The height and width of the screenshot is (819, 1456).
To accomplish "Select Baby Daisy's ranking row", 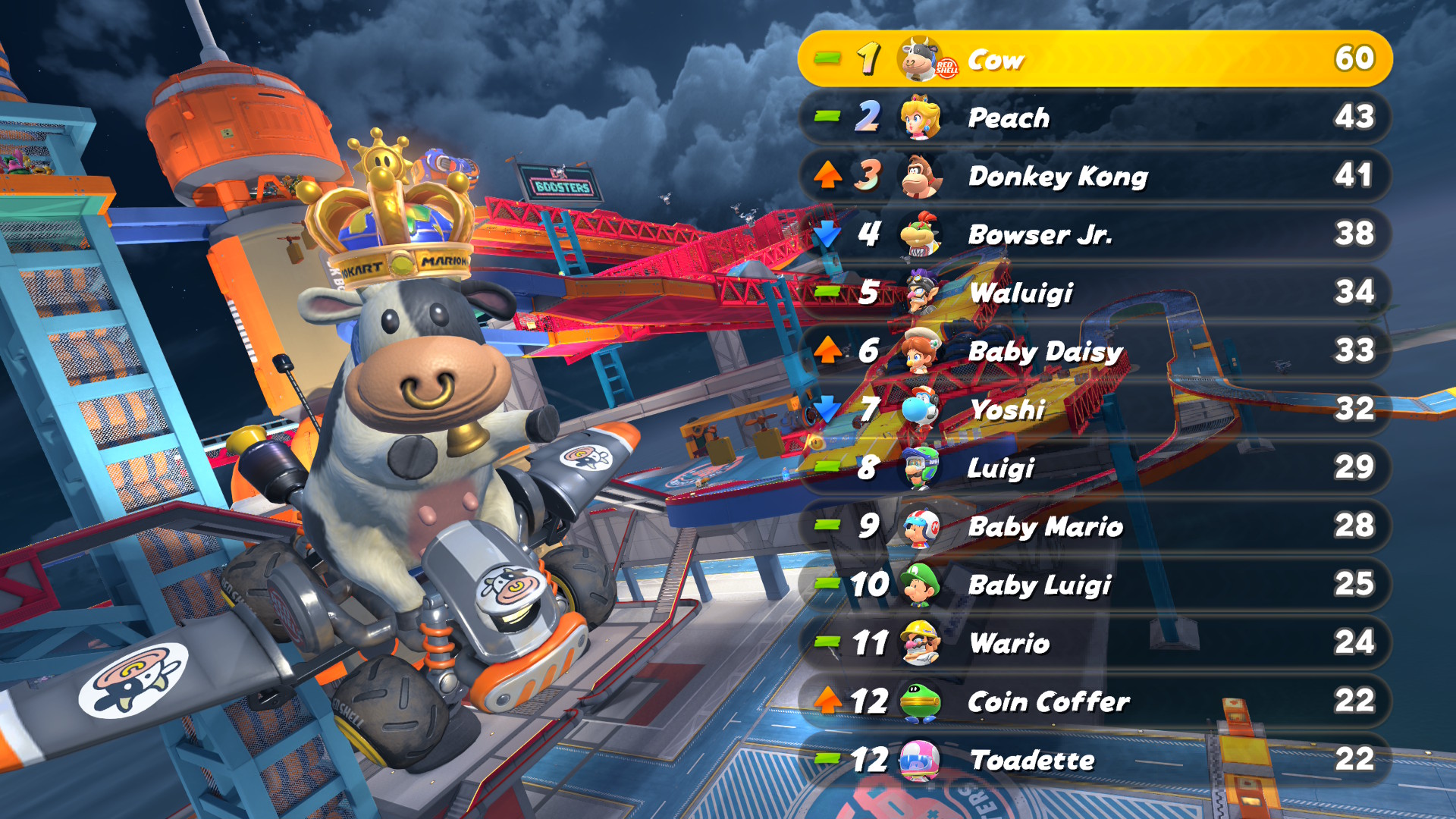I will click(x=1095, y=351).
